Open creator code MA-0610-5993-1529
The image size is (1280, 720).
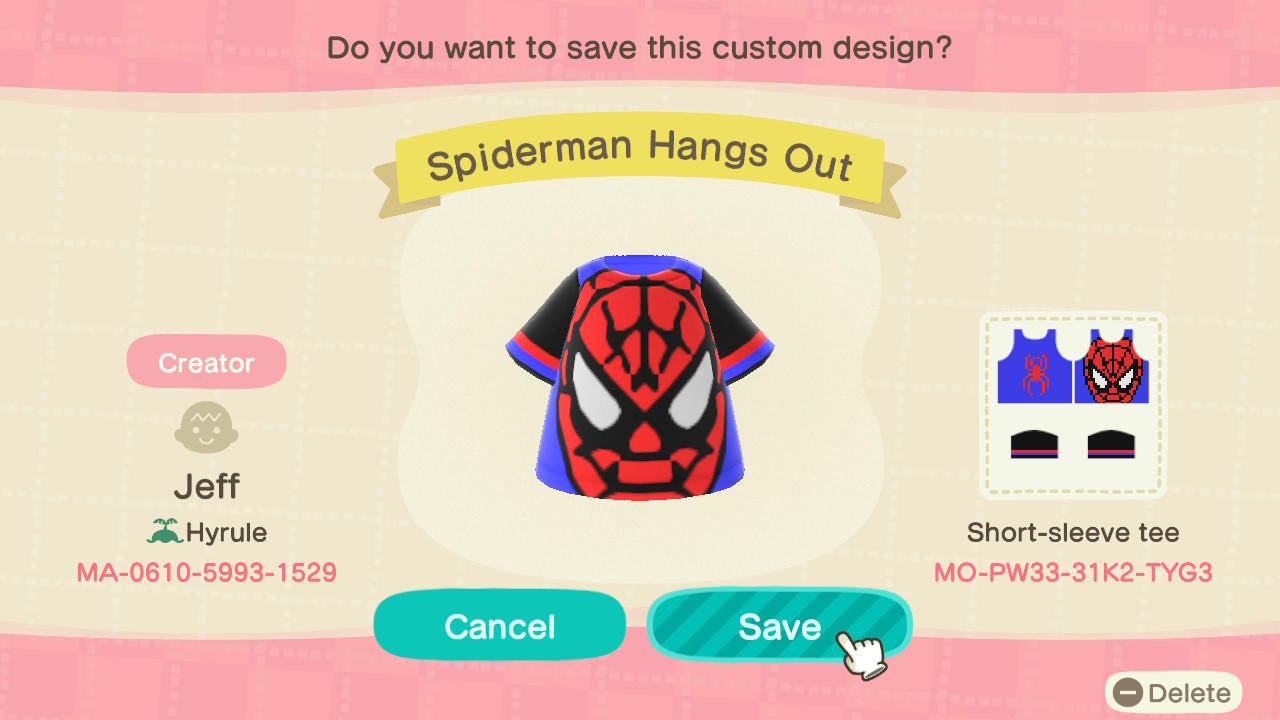pyautogui.click(x=206, y=572)
